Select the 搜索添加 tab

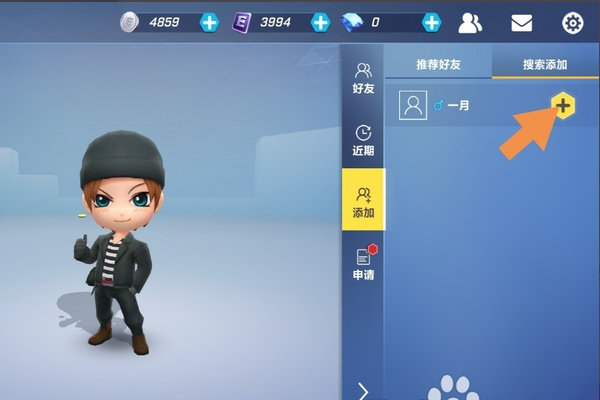click(545, 65)
